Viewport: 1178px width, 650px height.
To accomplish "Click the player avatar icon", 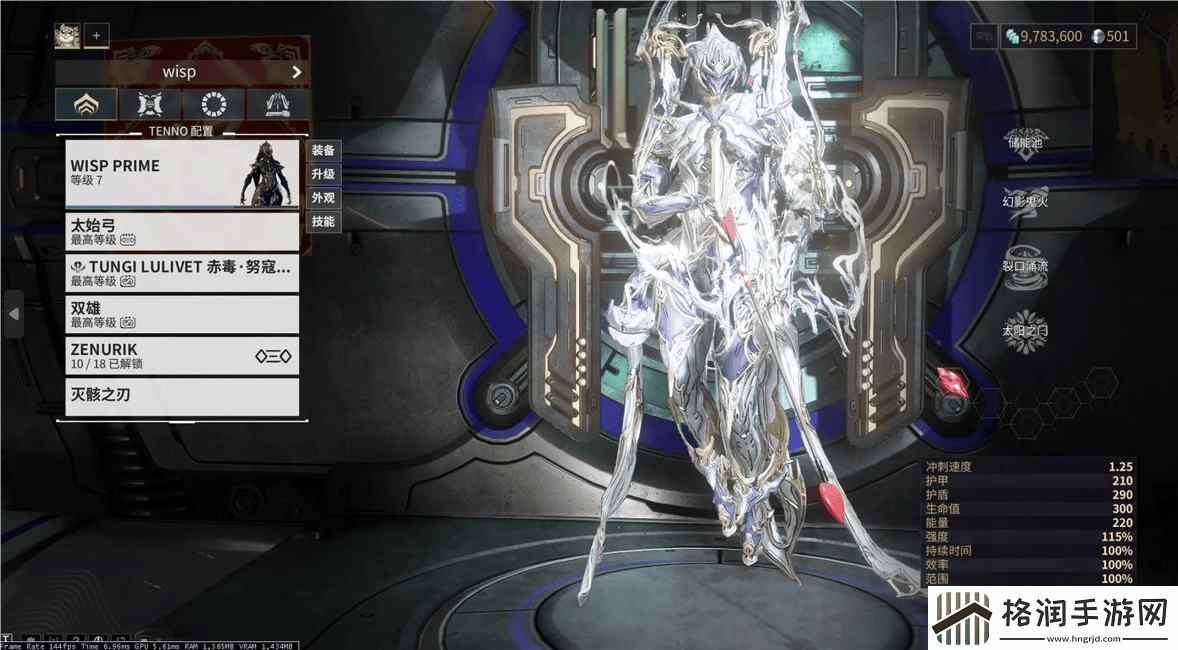I will pyautogui.click(x=67, y=35).
